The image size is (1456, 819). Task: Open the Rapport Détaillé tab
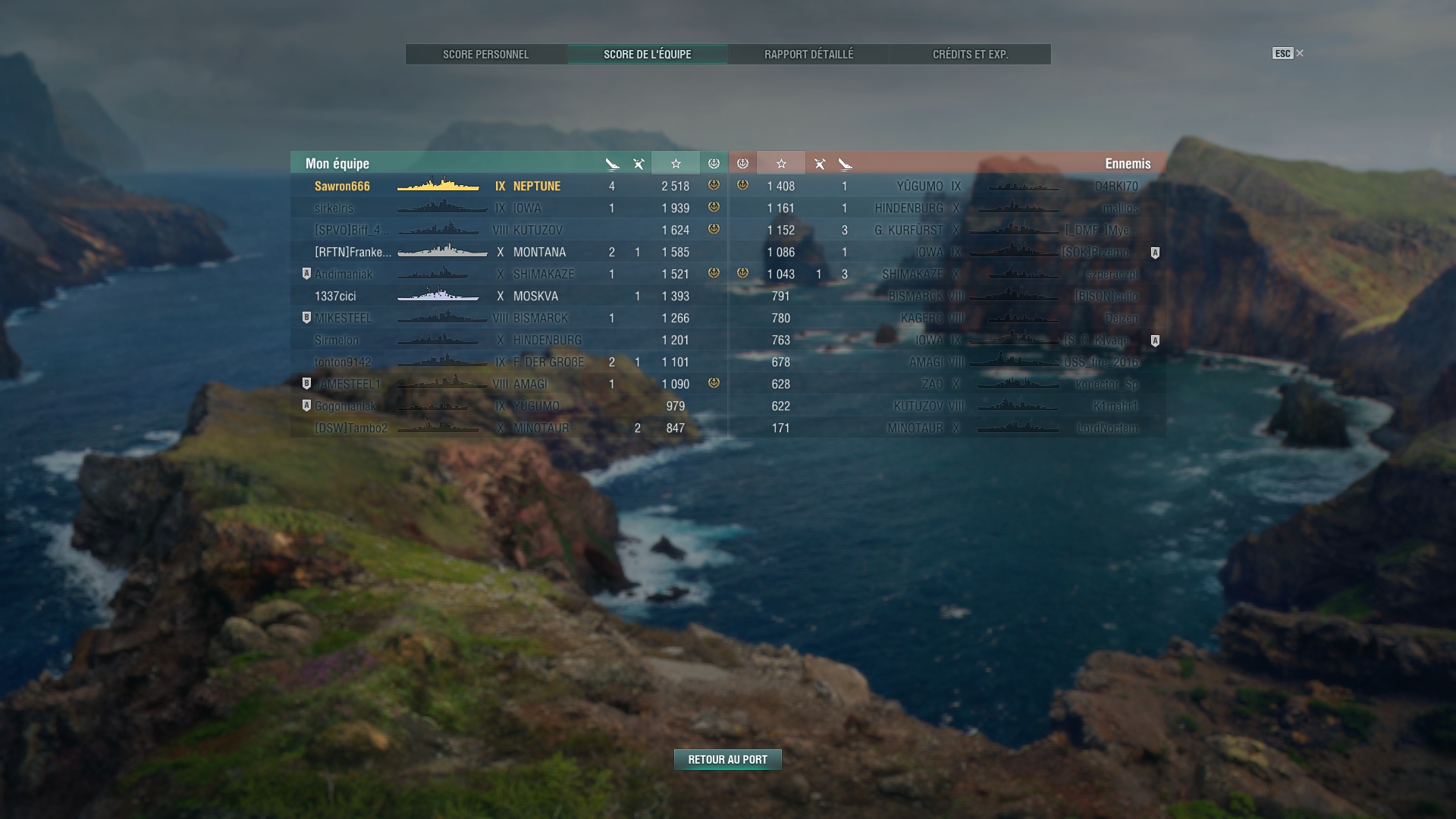click(808, 55)
